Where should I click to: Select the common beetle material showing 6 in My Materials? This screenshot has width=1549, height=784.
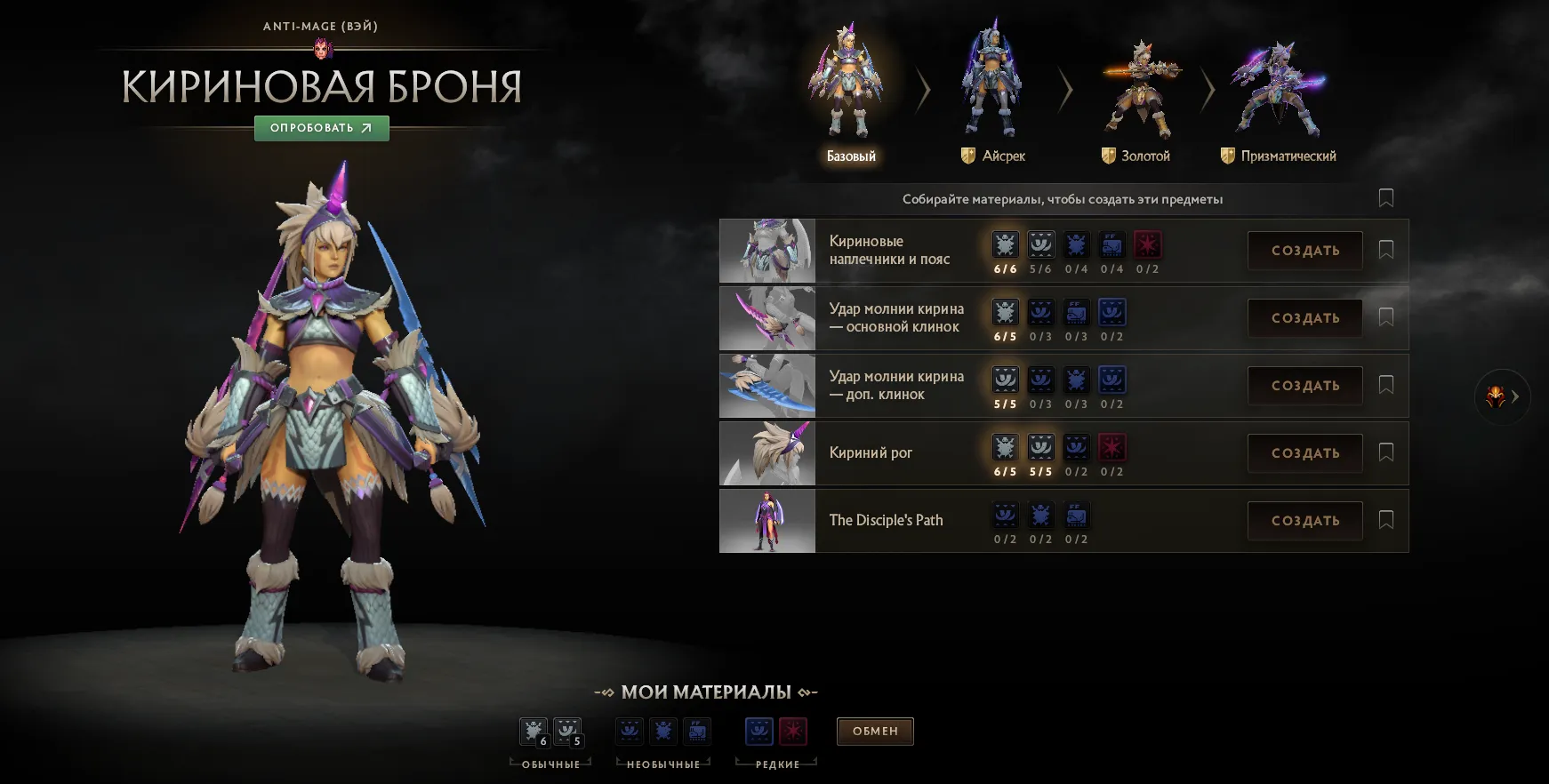click(x=534, y=731)
